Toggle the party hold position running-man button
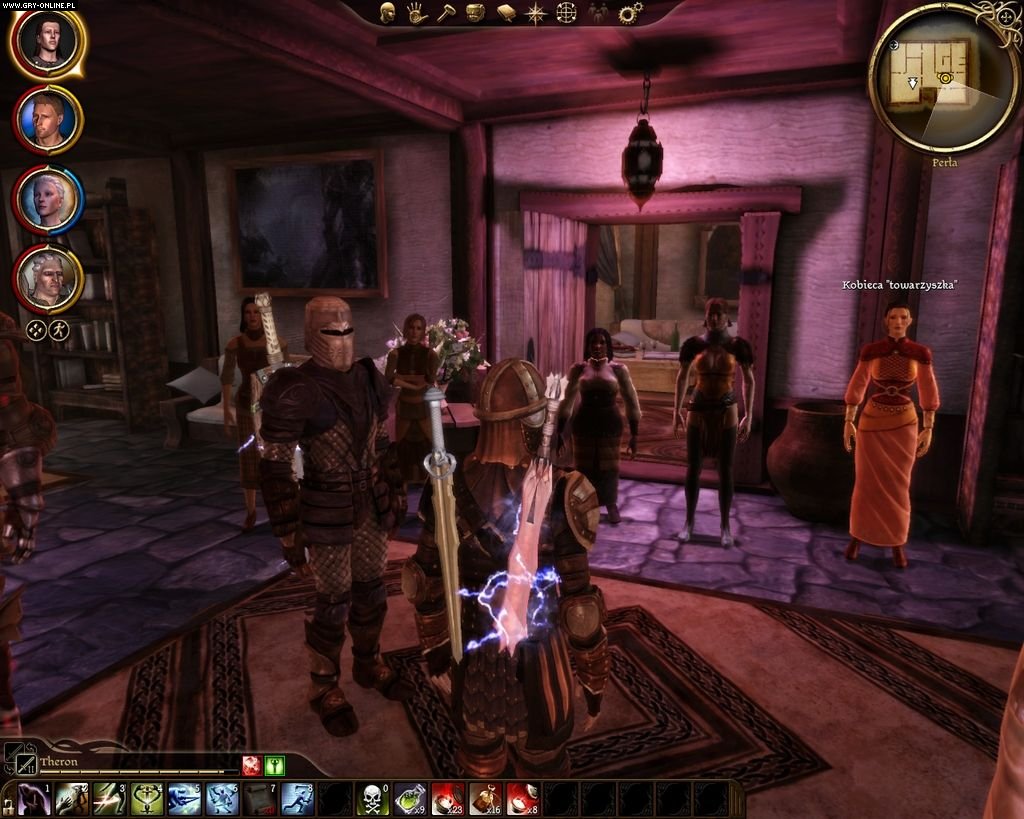Viewport: 1024px width, 819px height. [59, 329]
